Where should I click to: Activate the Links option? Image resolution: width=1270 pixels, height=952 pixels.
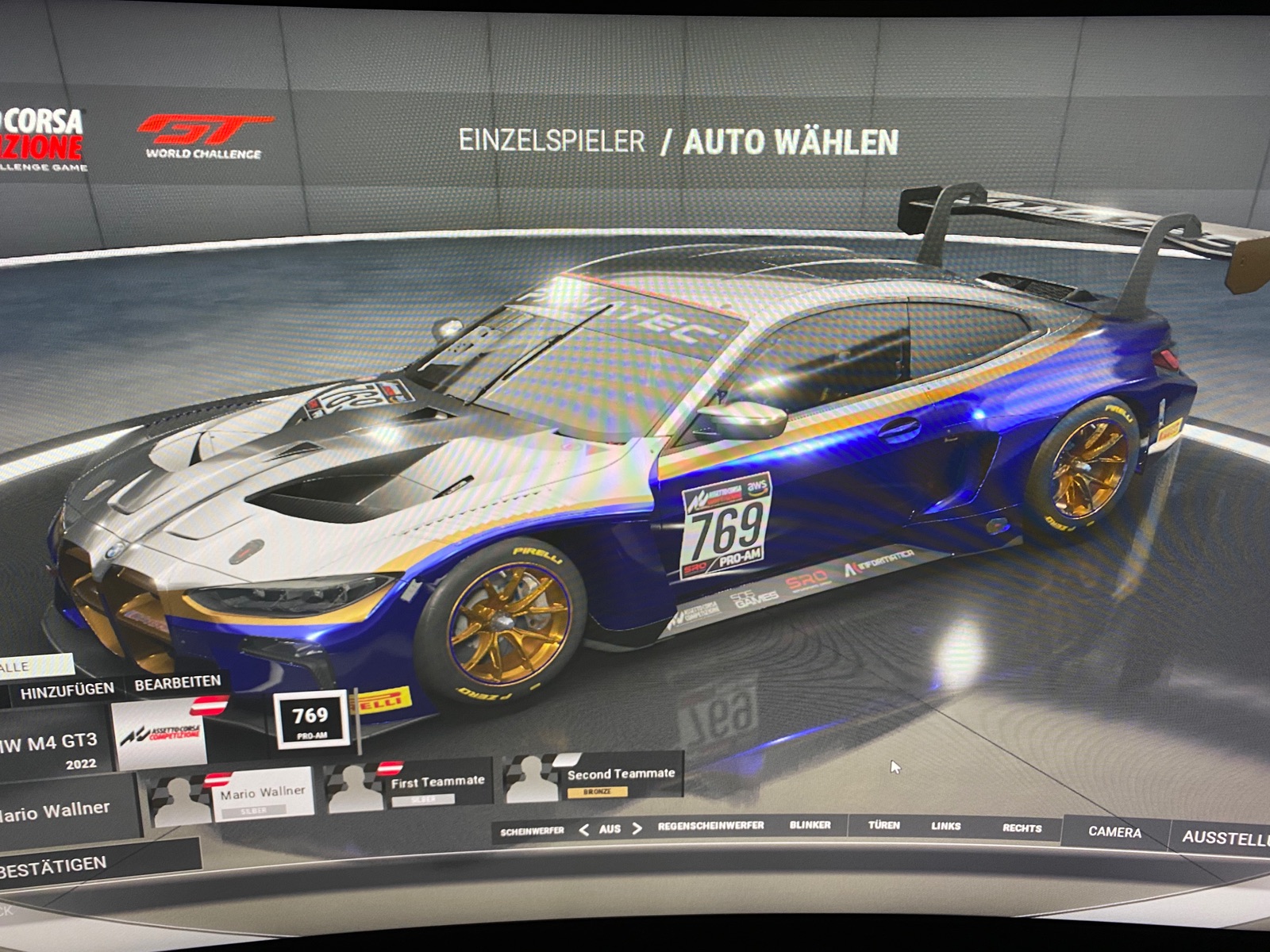(x=945, y=827)
